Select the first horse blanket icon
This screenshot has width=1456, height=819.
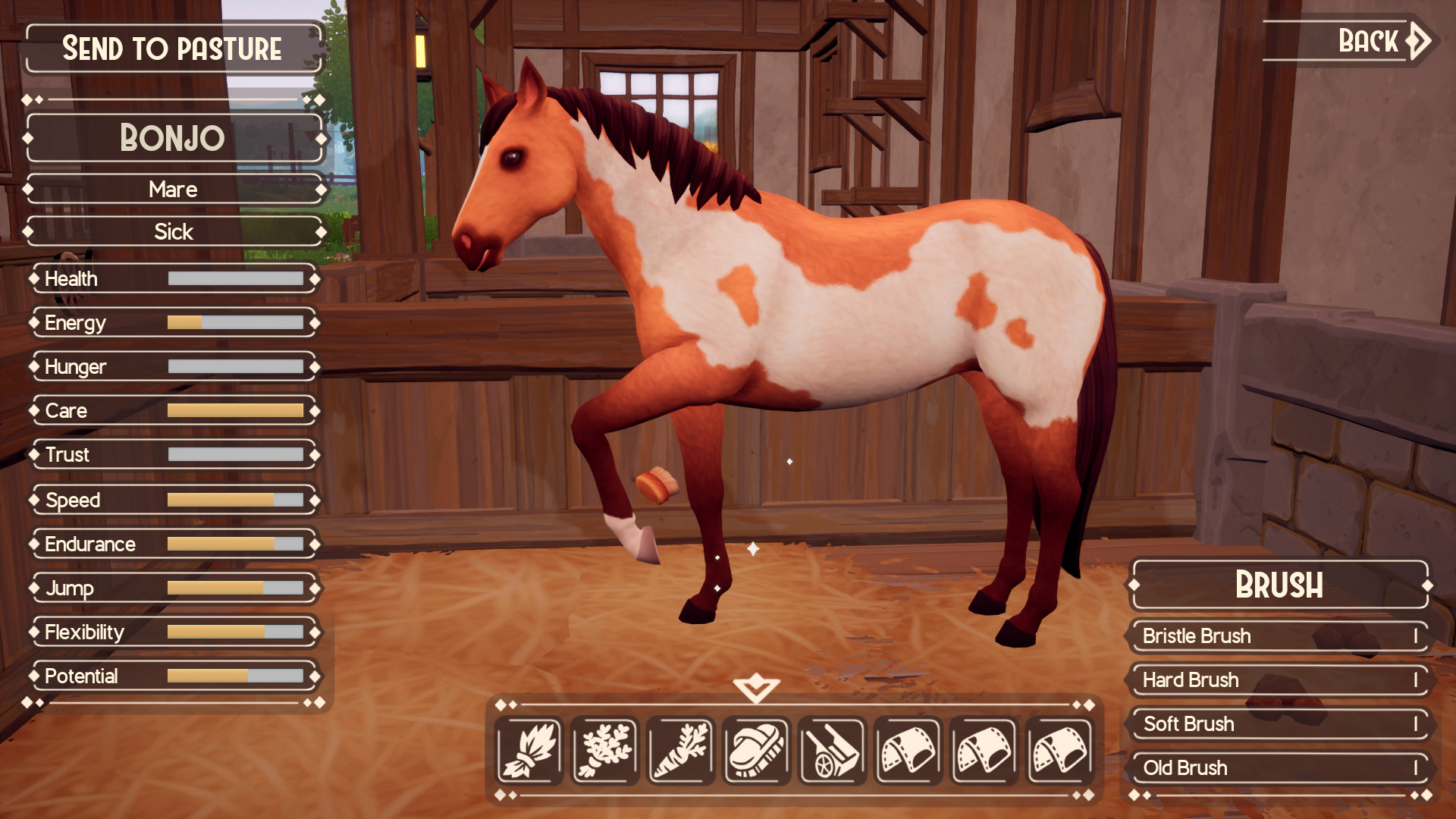click(x=908, y=750)
